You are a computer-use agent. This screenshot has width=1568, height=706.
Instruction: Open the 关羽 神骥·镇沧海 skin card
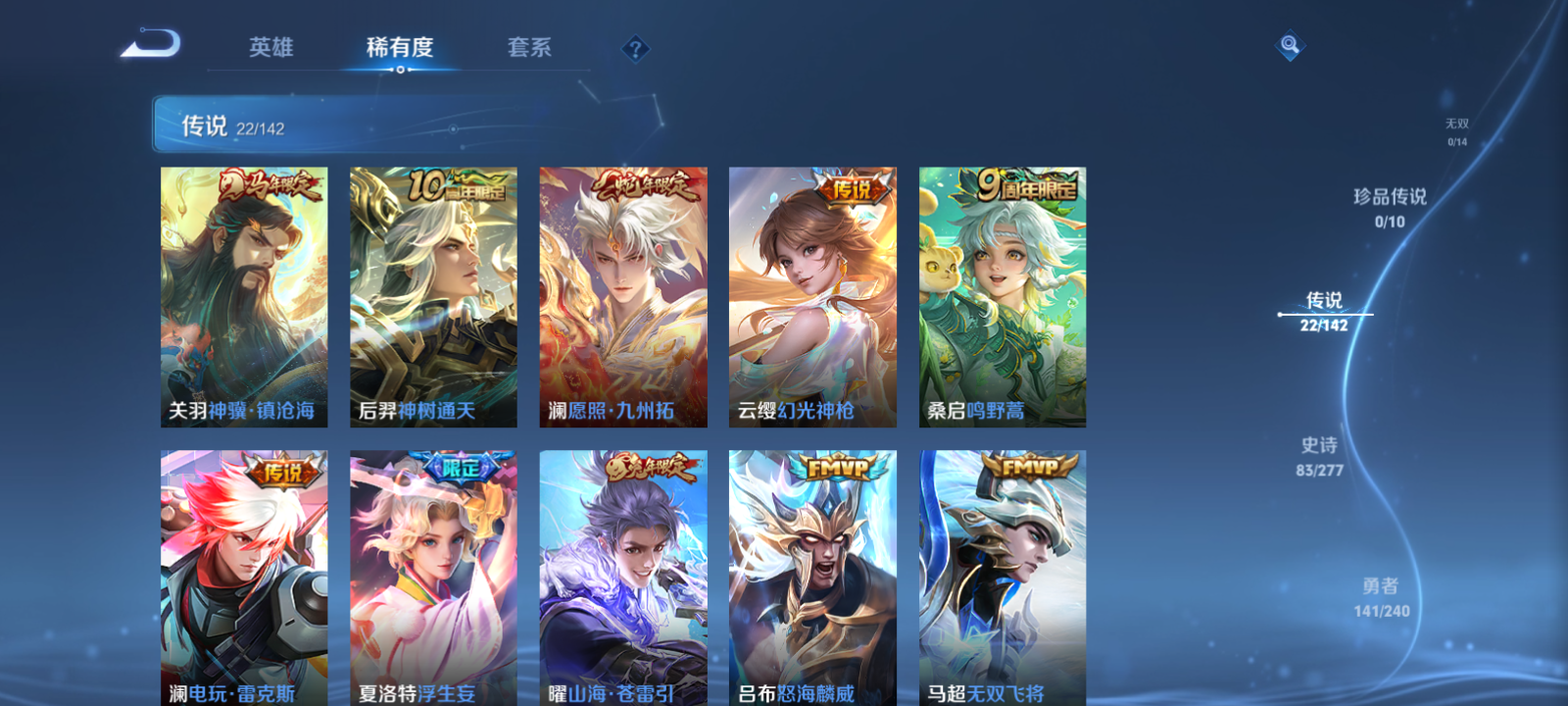[243, 297]
